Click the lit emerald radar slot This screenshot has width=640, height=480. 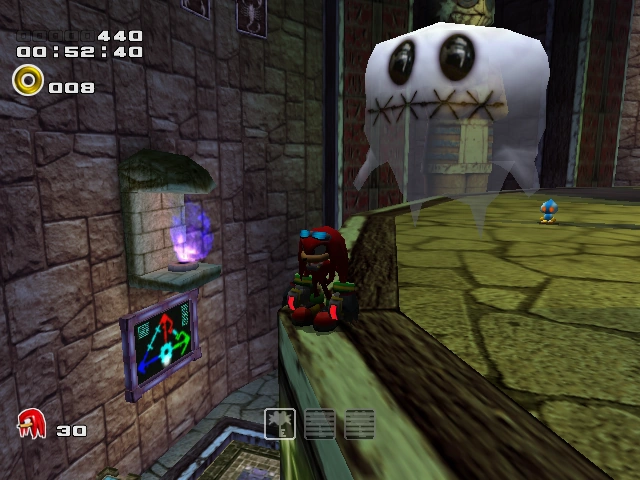coord(280,423)
